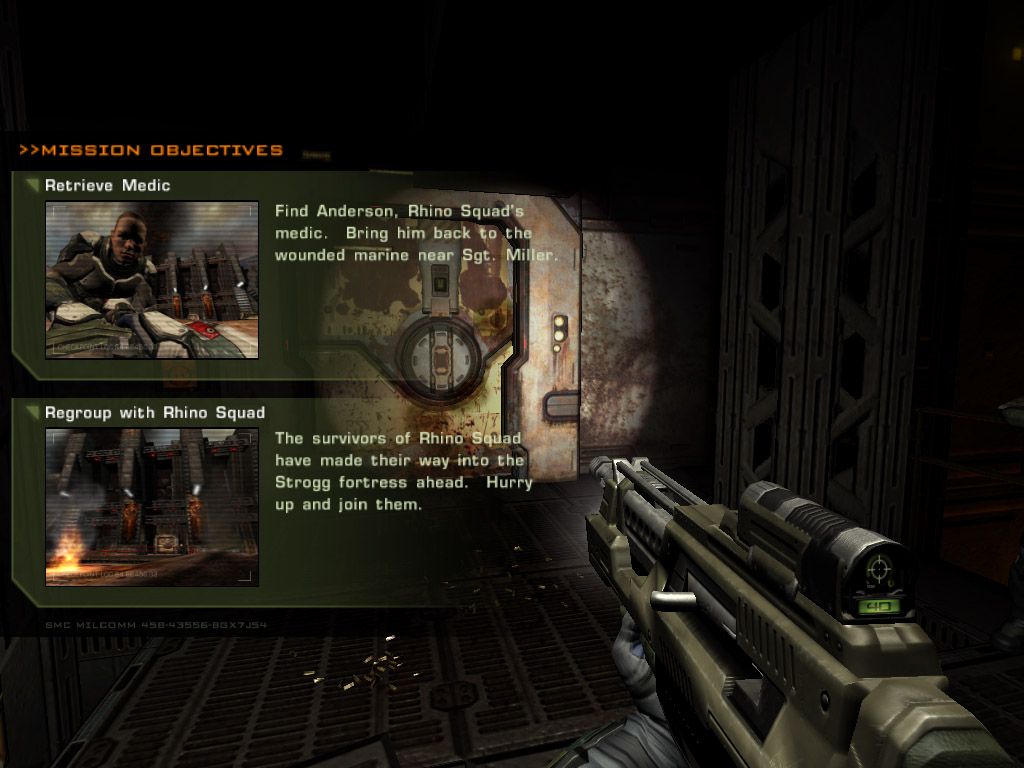Image resolution: width=1024 pixels, height=768 pixels.
Task: View the Regroup with Rhino Squad thumbnail
Action: coord(152,507)
